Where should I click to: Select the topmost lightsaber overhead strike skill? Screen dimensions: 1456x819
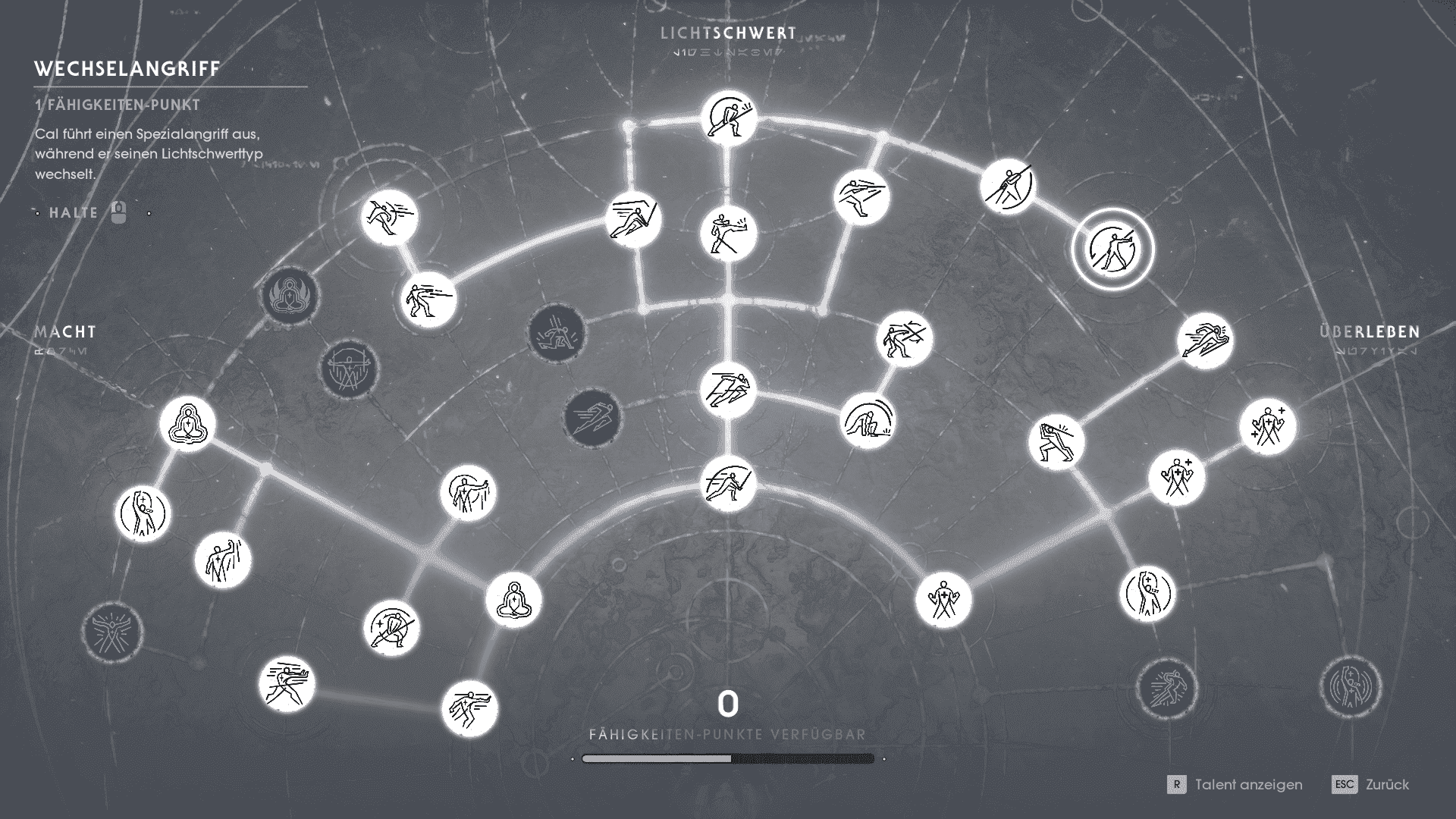(x=728, y=114)
